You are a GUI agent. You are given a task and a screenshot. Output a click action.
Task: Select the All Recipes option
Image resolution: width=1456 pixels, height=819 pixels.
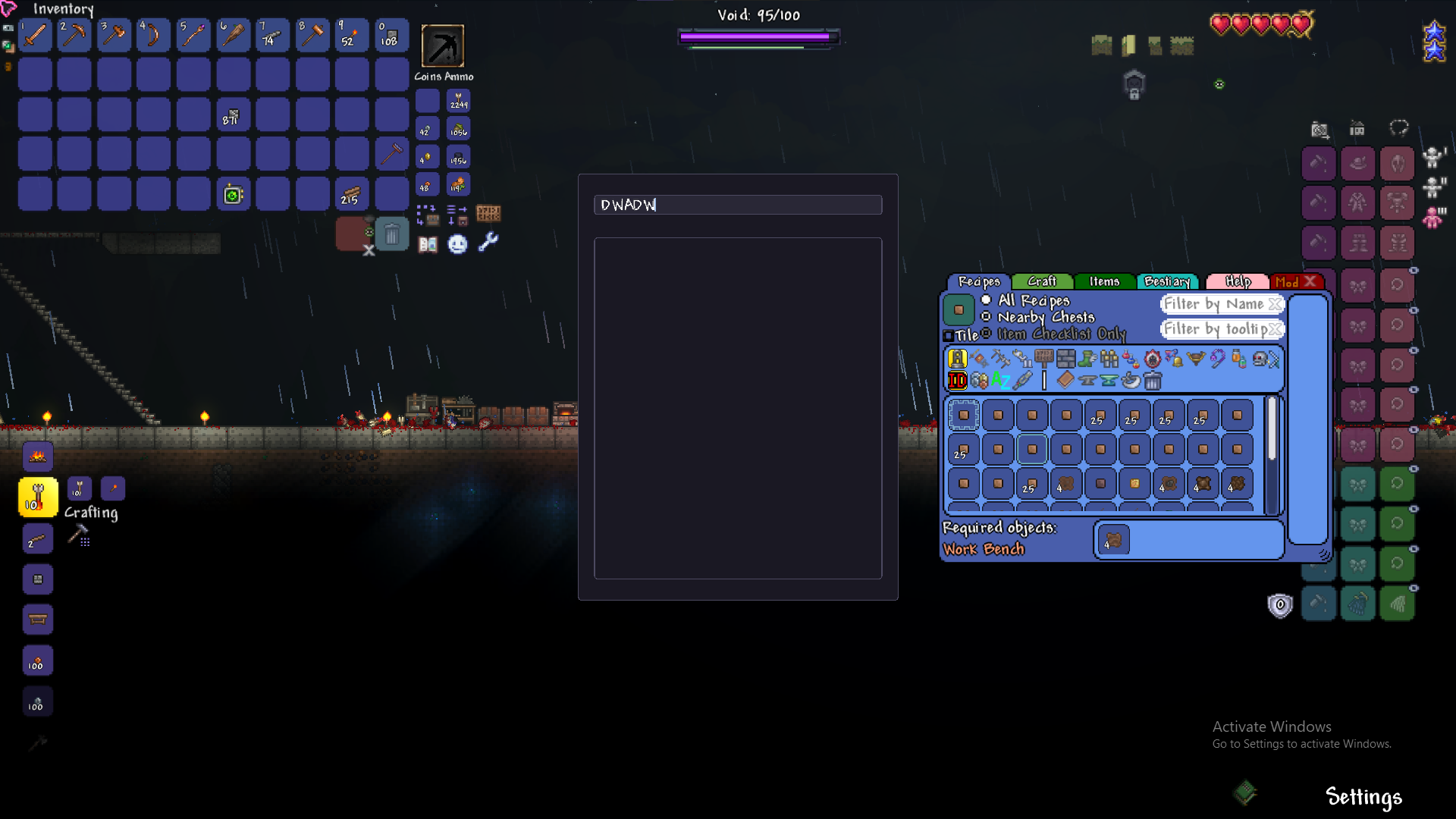[x=986, y=300]
